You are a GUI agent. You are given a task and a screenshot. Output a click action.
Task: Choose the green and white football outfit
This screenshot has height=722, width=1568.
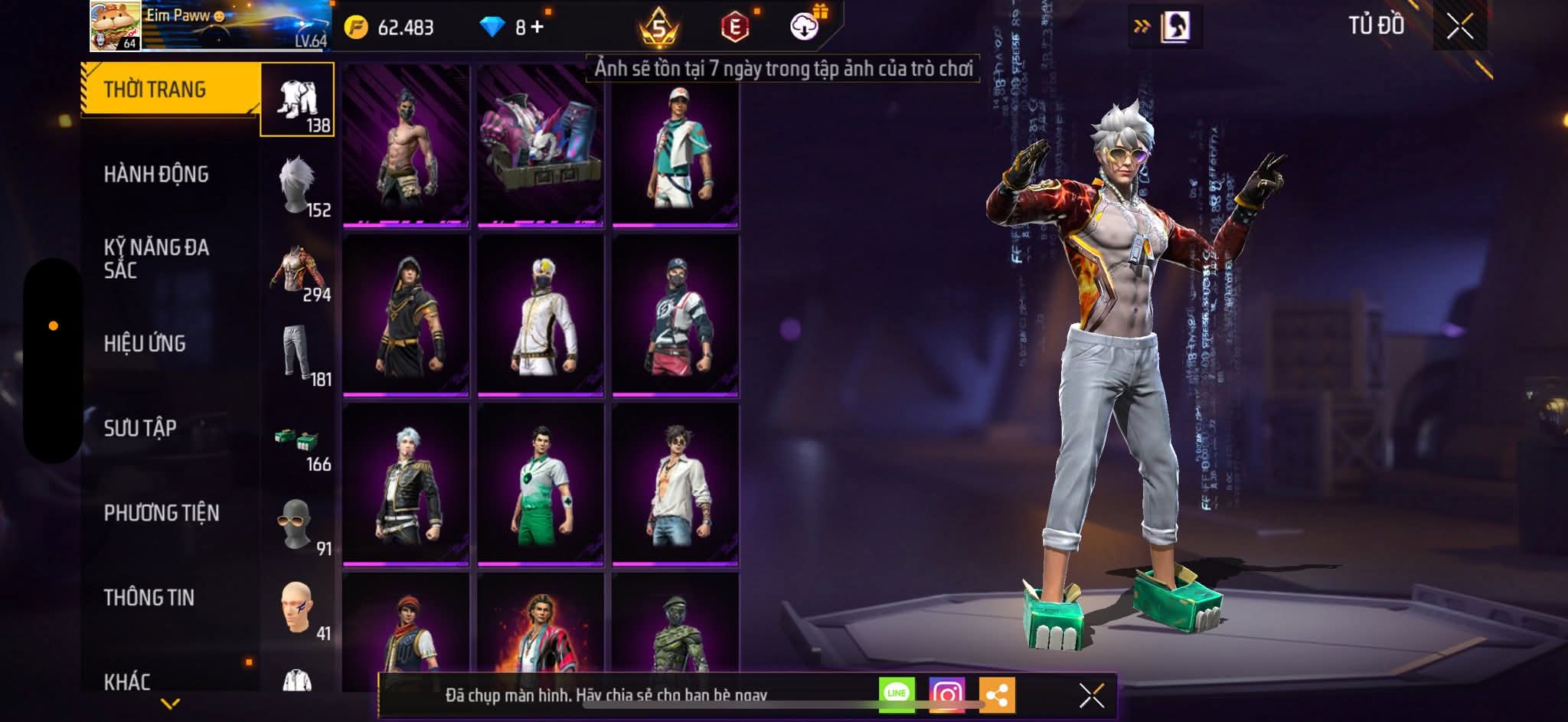tap(541, 485)
